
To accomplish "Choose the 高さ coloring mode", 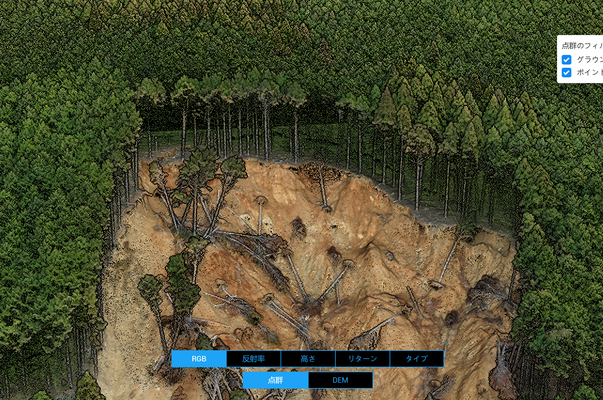I will click(x=307, y=358).
